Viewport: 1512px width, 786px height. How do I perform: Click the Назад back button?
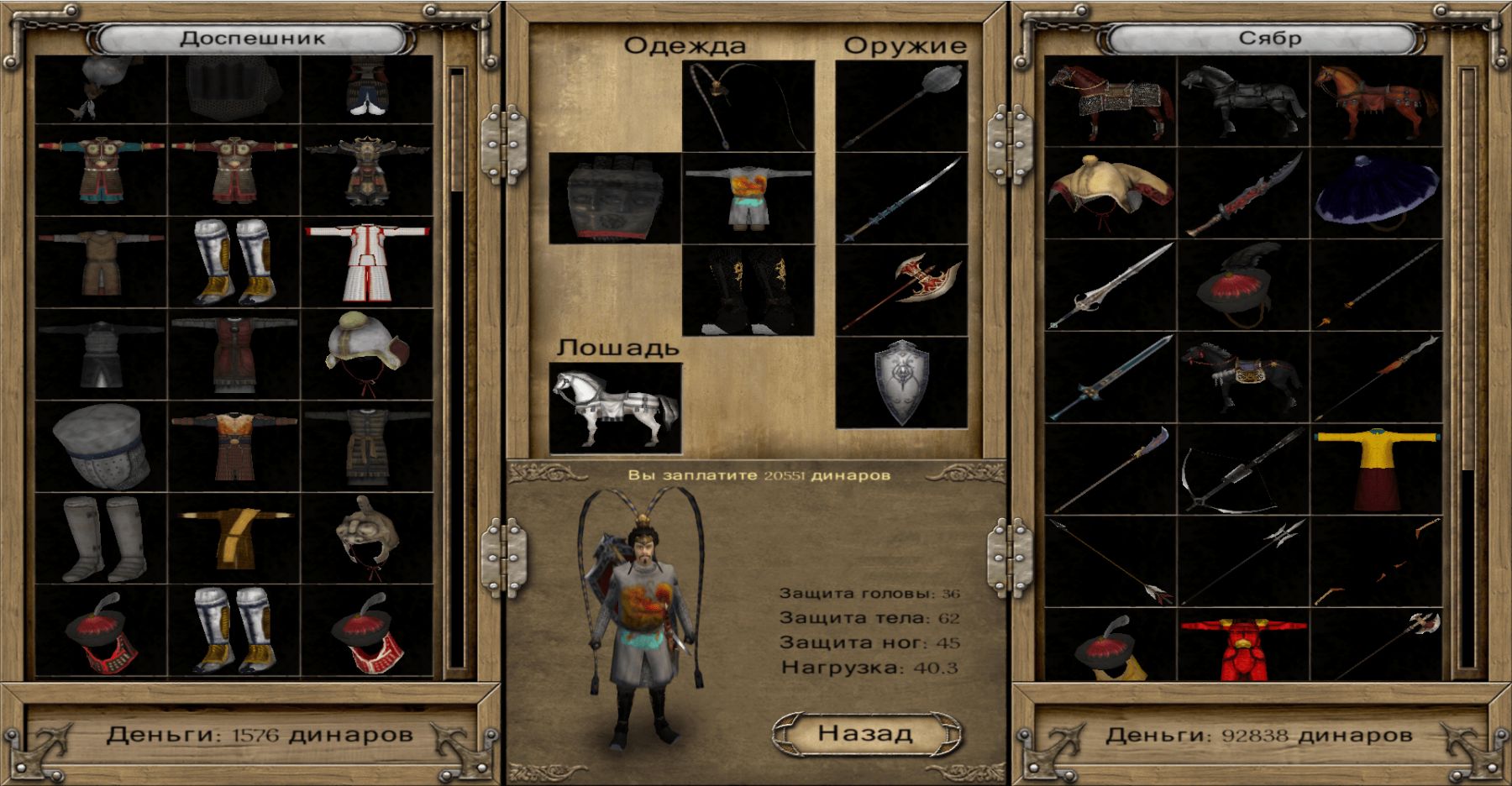click(x=866, y=733)
